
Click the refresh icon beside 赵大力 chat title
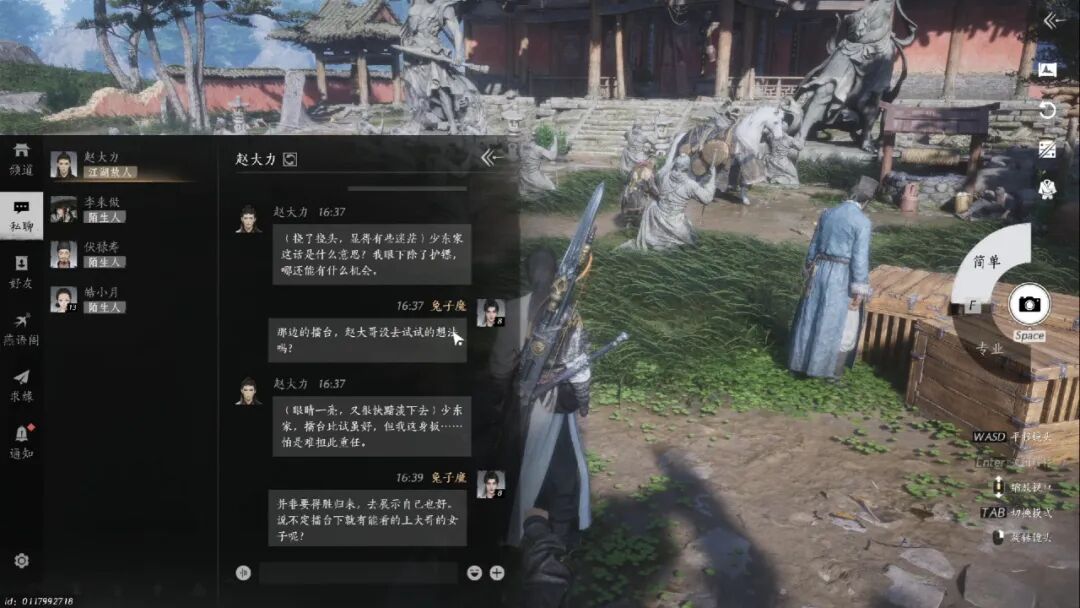(x=290, y=159)
